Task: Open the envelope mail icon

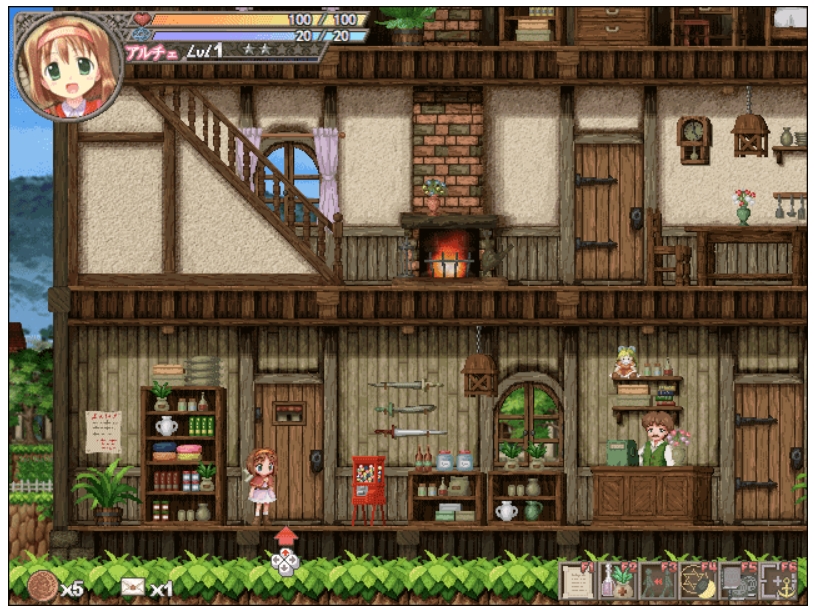Action: 132,587
